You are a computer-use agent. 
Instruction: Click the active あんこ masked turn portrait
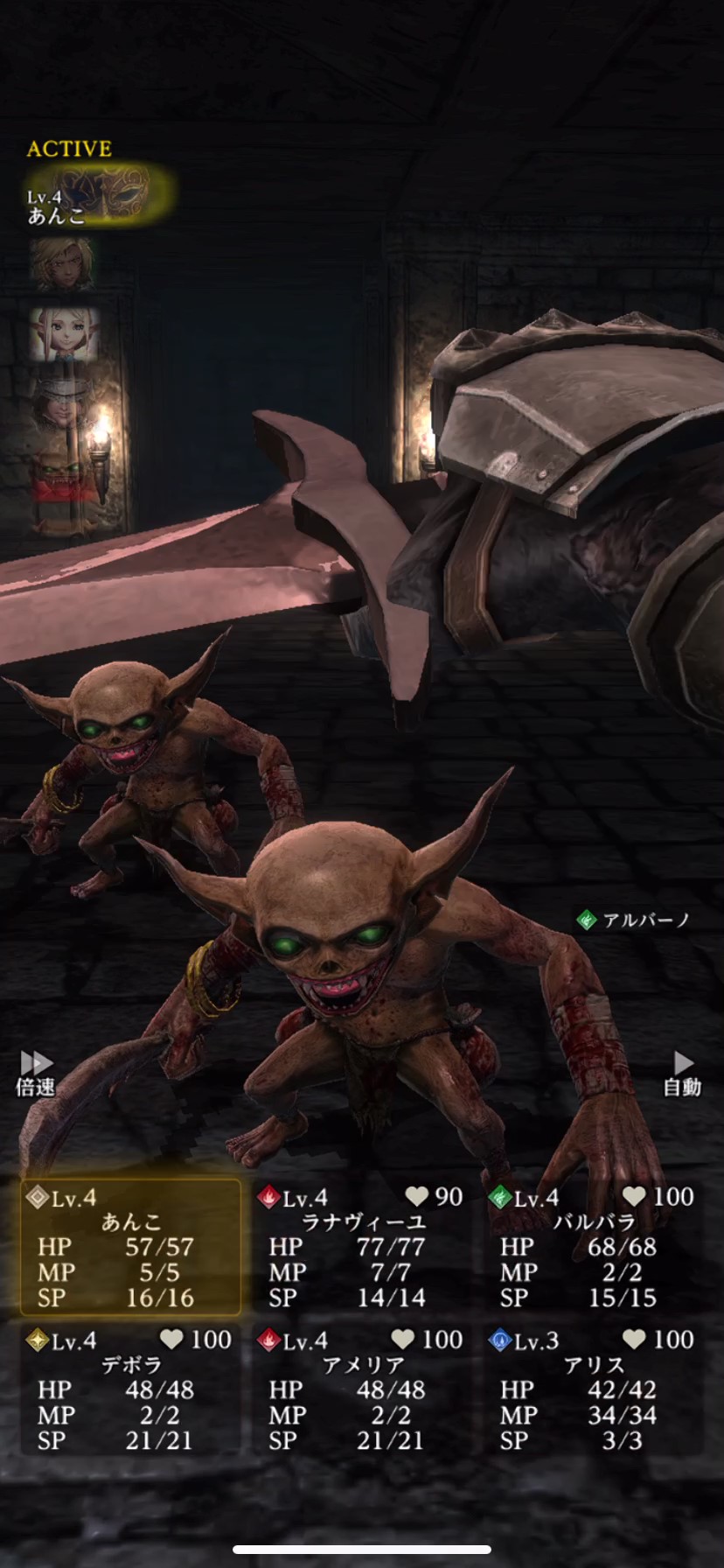click(98, 194)
